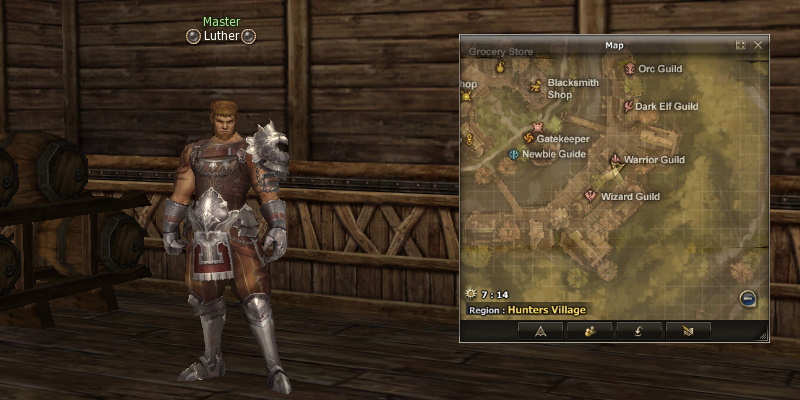Maximize the Map window
Viewport: 800px width, 400px height.
(x=741, y=45)
